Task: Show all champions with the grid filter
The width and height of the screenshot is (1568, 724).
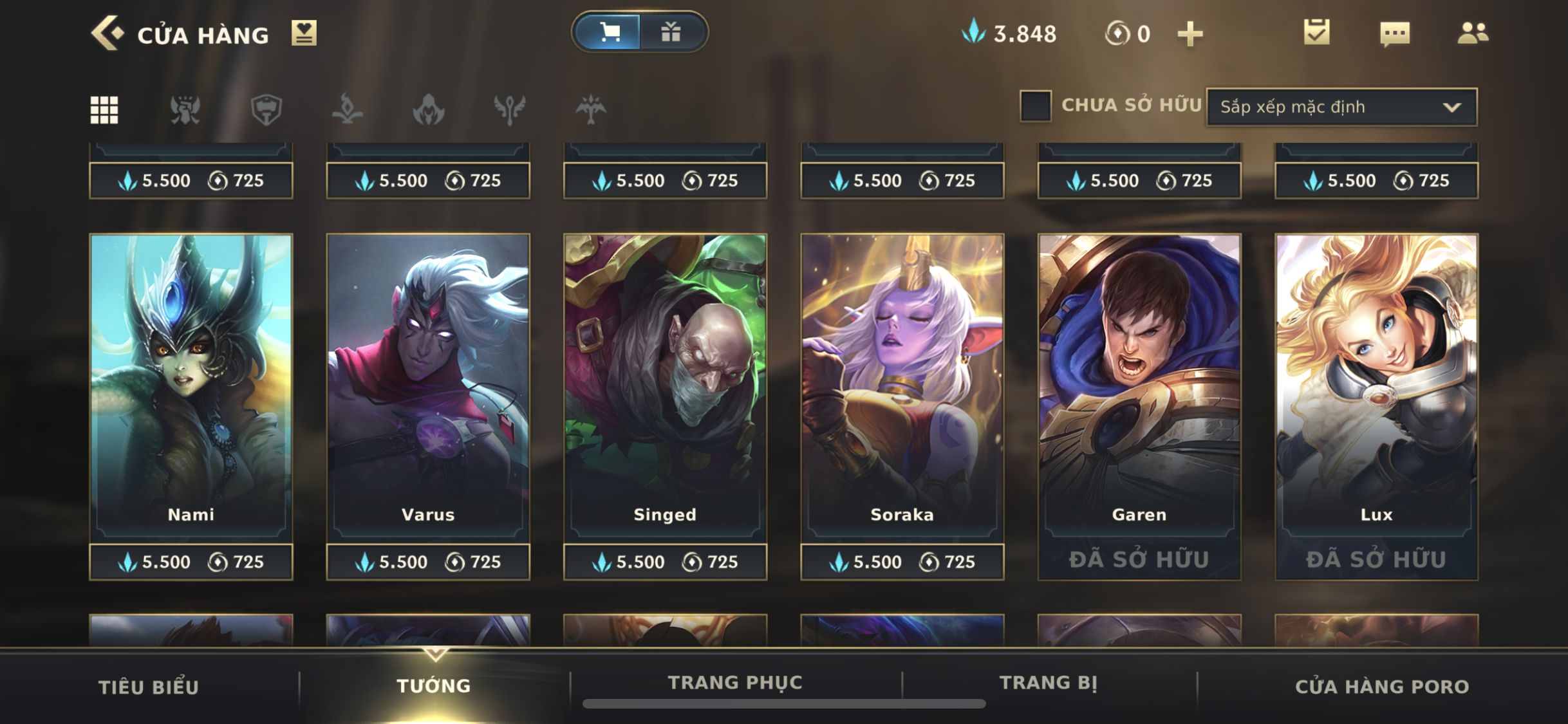Action: (104, 109)
